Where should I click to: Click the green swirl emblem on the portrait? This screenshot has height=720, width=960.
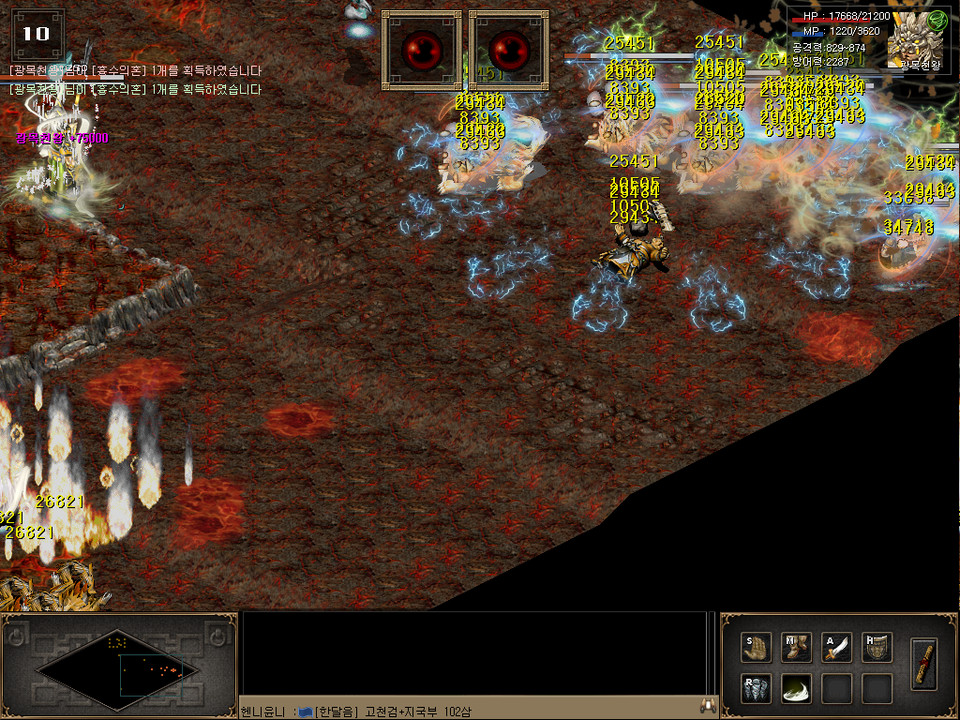937,20
